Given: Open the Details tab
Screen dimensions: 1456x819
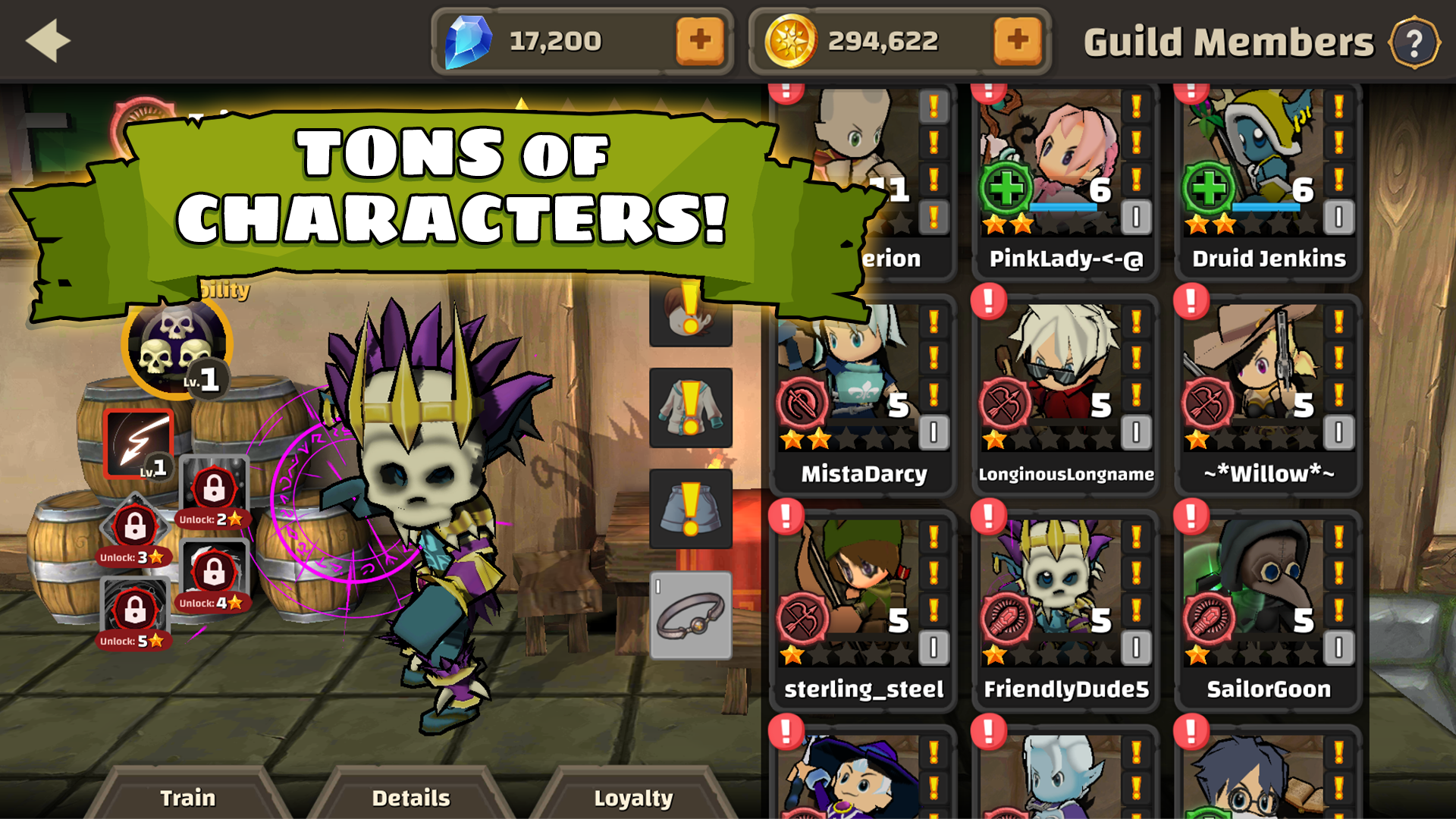Looking at the screenshot, I should point(410,798).
